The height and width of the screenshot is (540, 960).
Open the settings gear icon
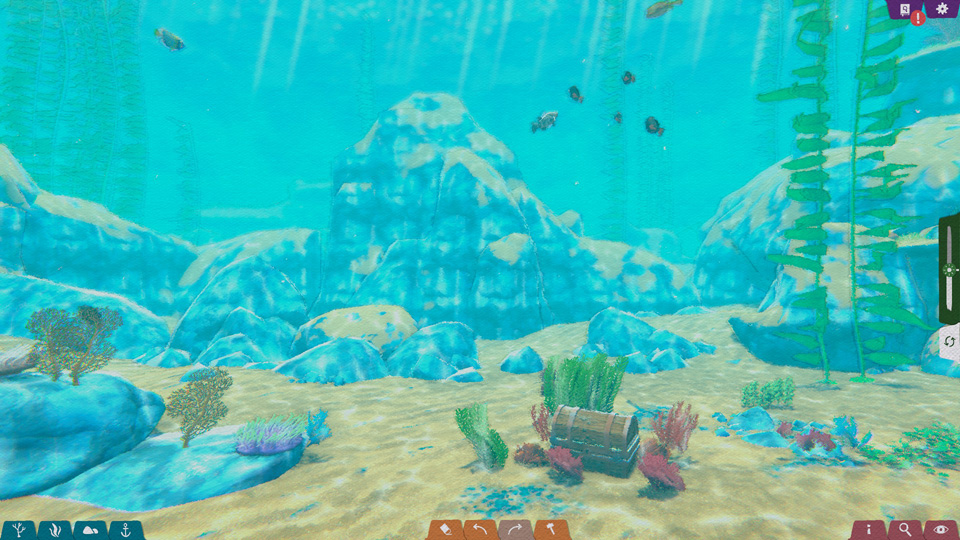(x=941, y=9)
